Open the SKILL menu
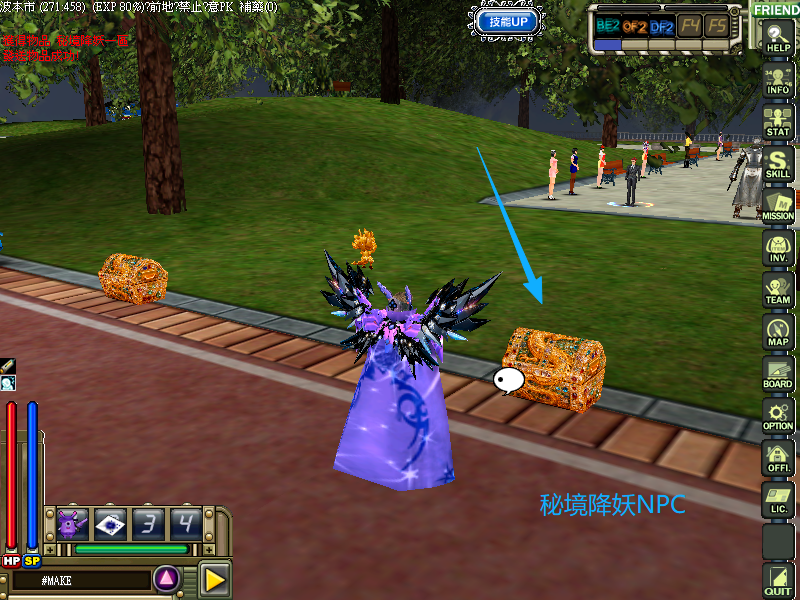Viewport: 800px width, 600px height. click(778, 164)
